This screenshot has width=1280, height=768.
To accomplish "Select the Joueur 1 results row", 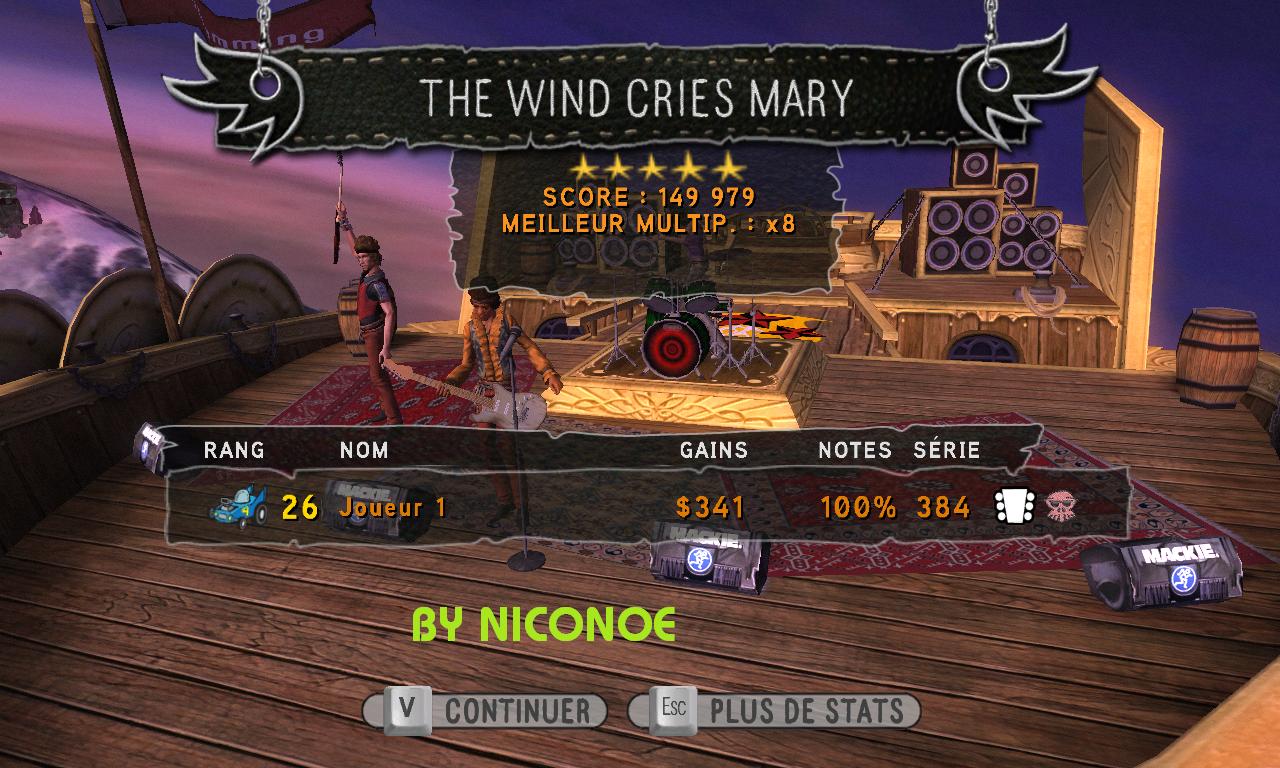I will (640, 508).
